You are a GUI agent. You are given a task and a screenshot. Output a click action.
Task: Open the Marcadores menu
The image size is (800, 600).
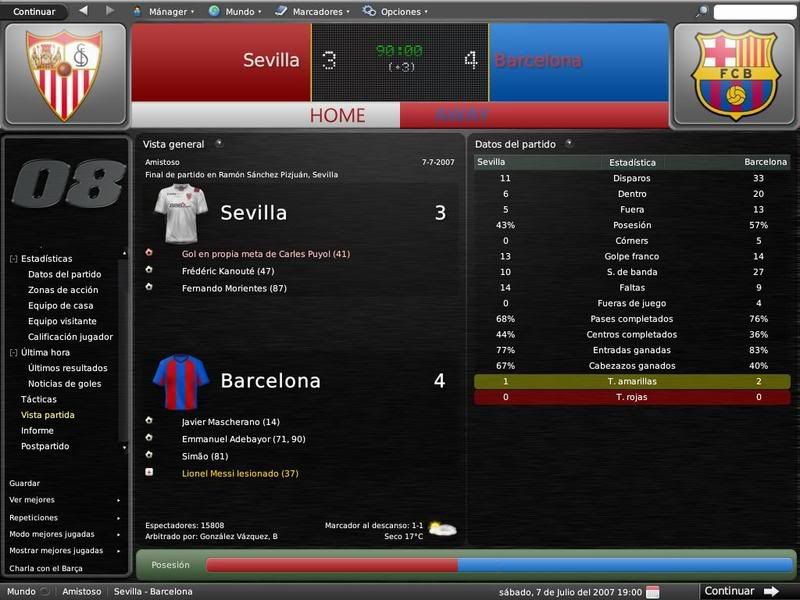pos(317,12)
